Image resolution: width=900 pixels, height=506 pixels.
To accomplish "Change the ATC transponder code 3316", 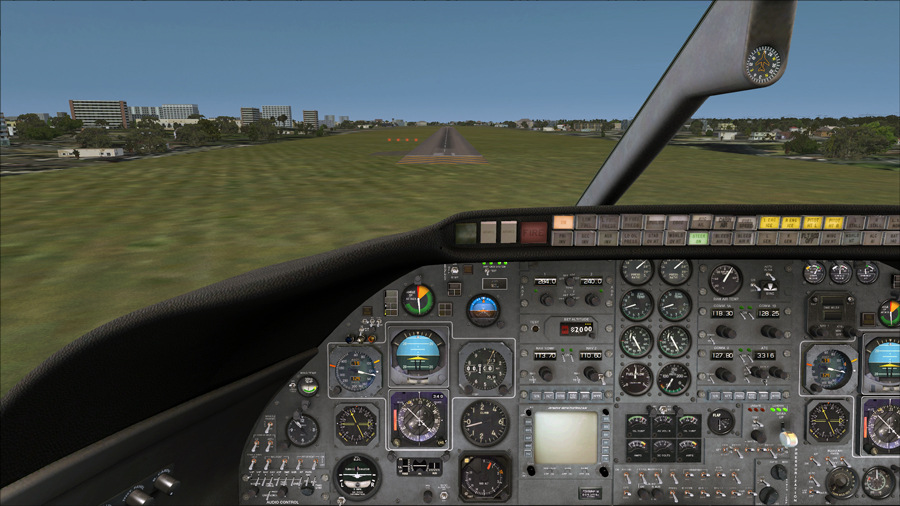I will [766, 355].
